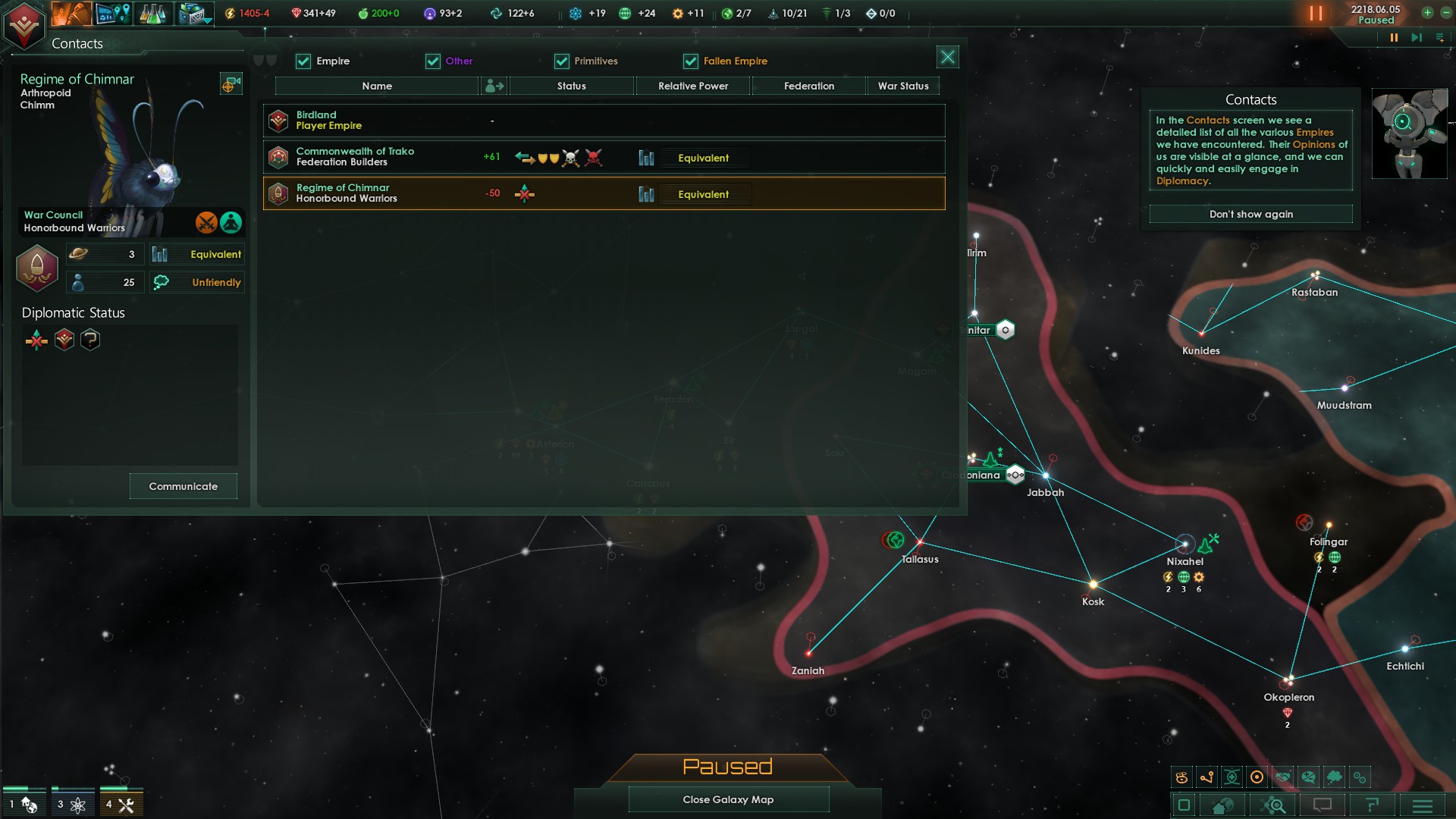Open the bottom-right main menu icon
The height and width of the screenshot is (819, 1456).
1423,805
